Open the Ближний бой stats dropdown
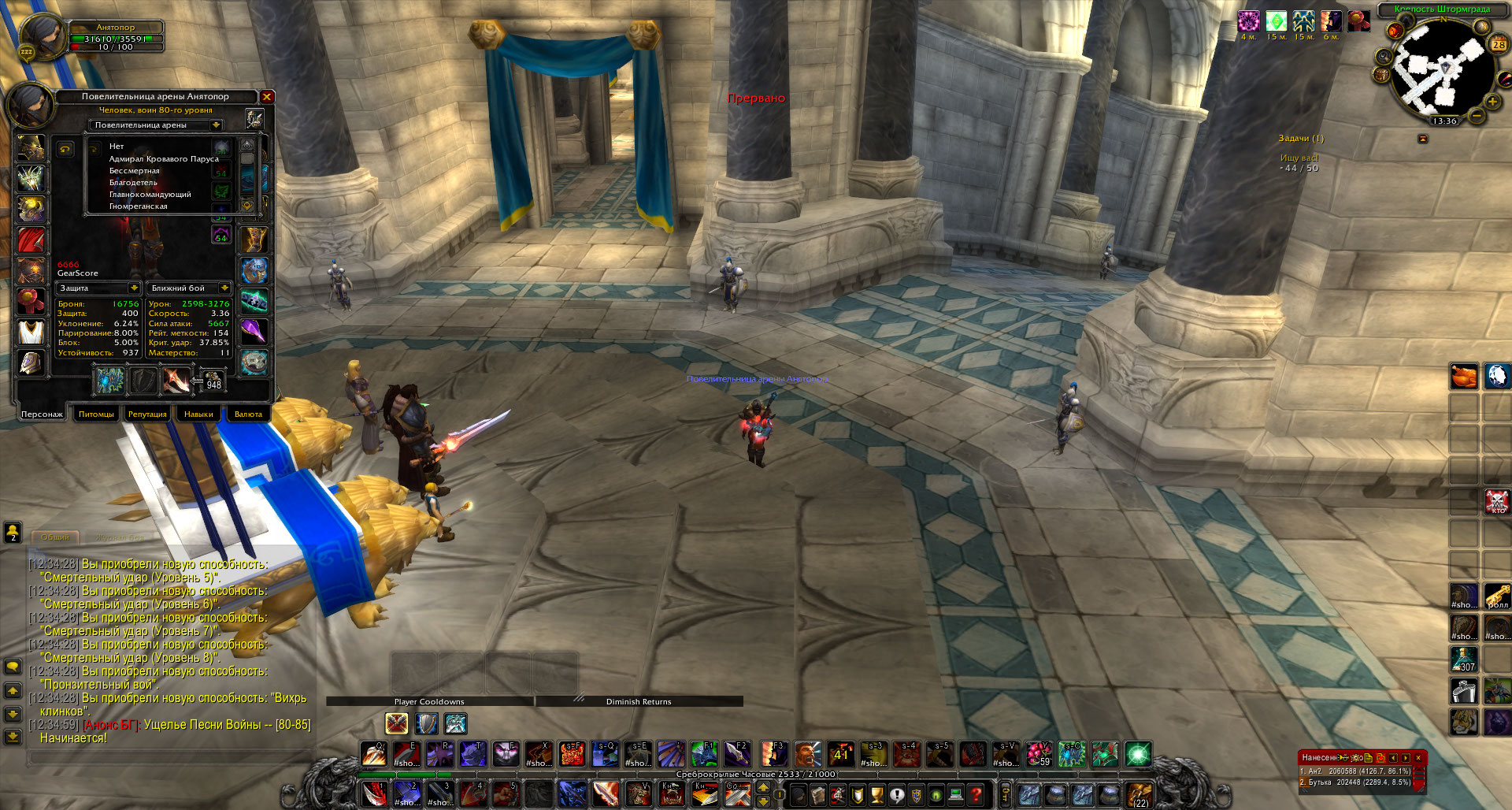The width and height of the screenshot is (1512, 810). click(224, 288)
